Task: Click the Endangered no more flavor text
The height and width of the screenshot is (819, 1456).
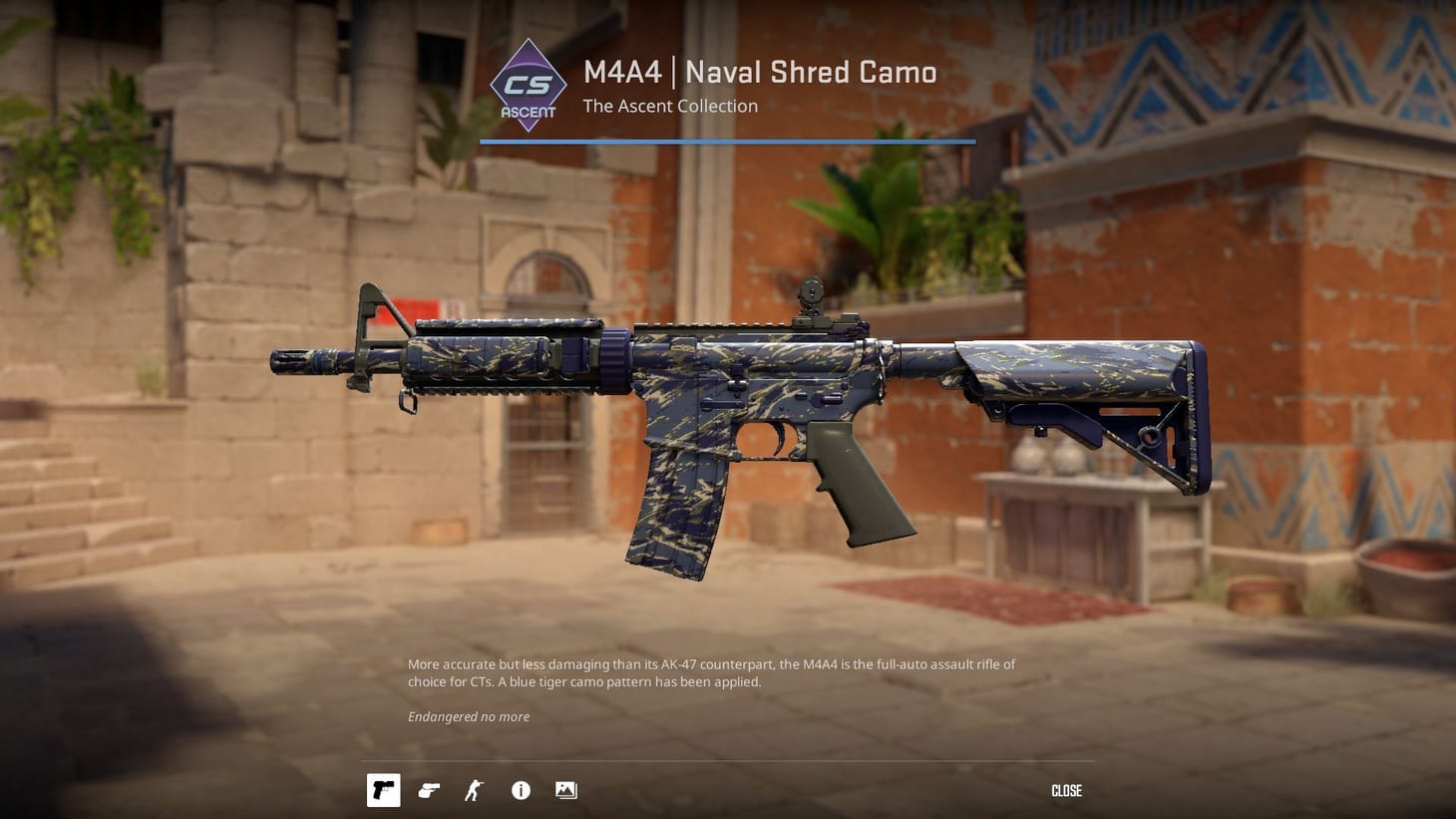Action: point(469,716)
